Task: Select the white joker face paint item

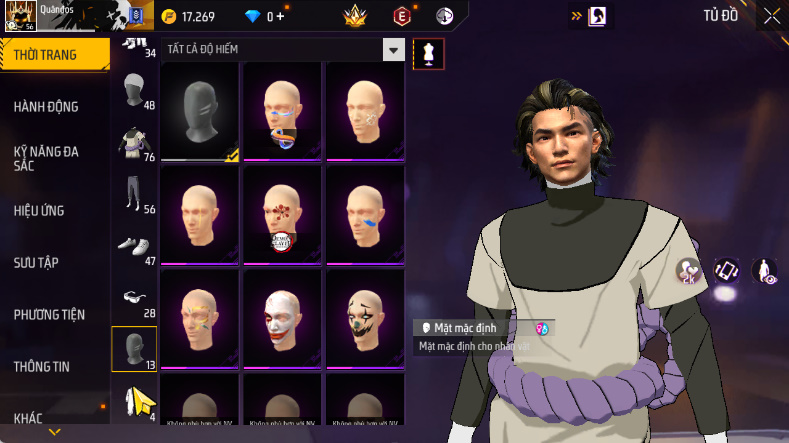Action: click(282, 316)
